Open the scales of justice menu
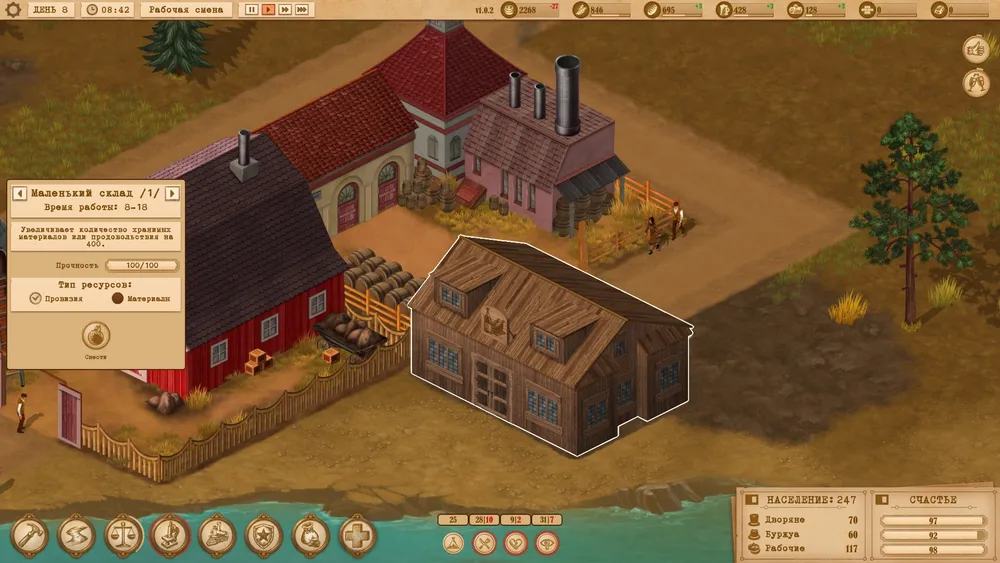The image size is (1000, 563). 124,536
